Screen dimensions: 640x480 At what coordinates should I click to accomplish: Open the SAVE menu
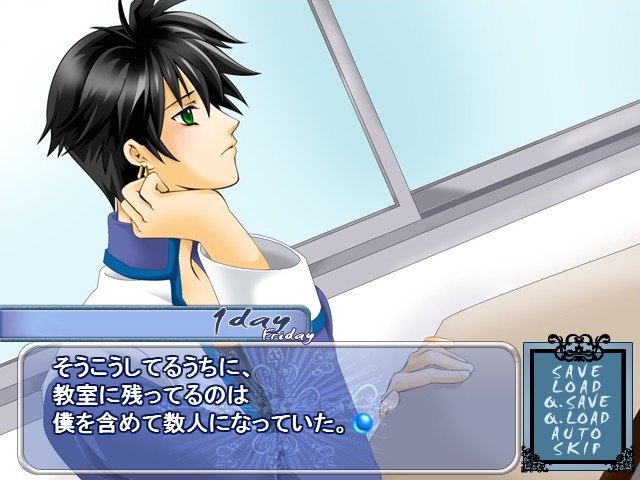(577, 370)
